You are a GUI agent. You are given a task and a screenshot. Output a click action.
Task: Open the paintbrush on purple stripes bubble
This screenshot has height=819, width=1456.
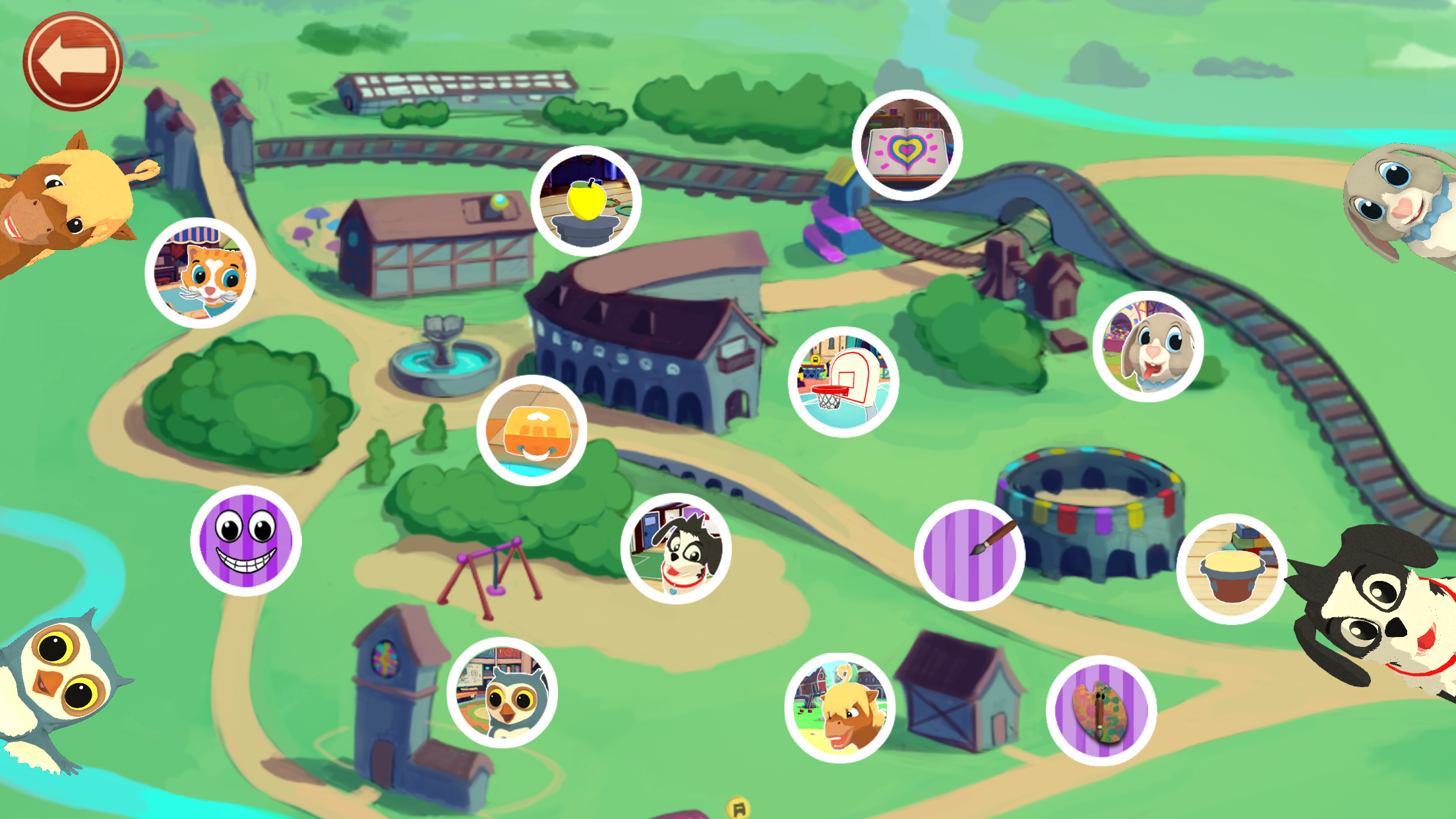tap(969, 555)
